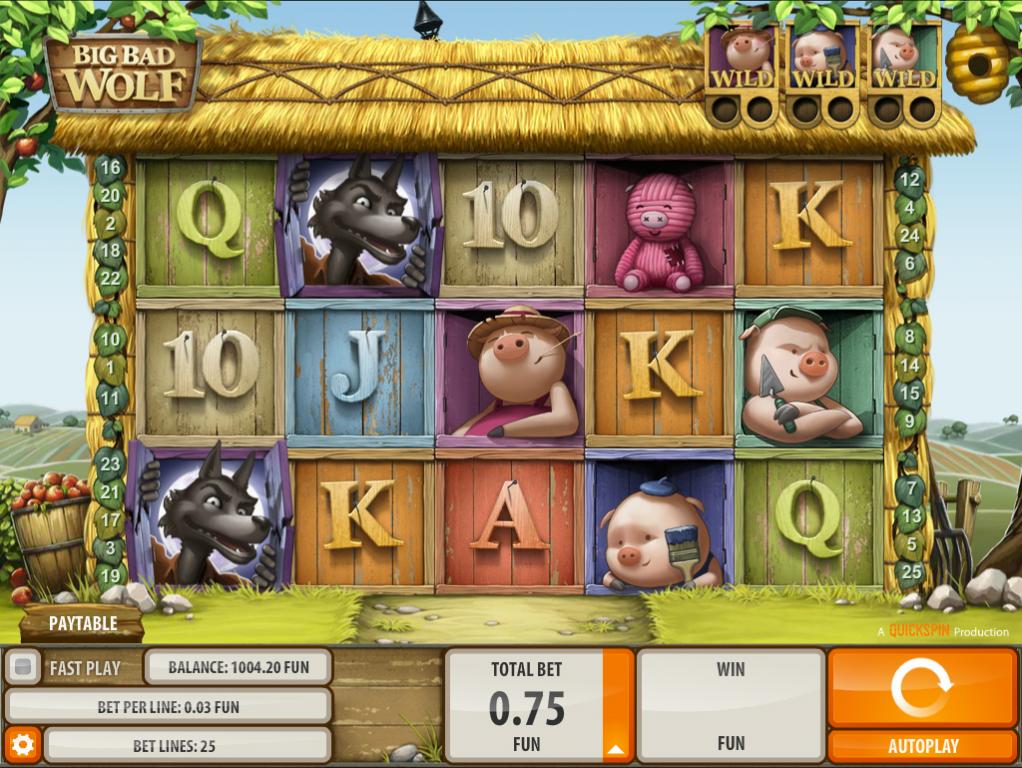This screenshot has width=1022, height=768.
Task: Select payline number 12 marker
Action: tap(909, 182)
